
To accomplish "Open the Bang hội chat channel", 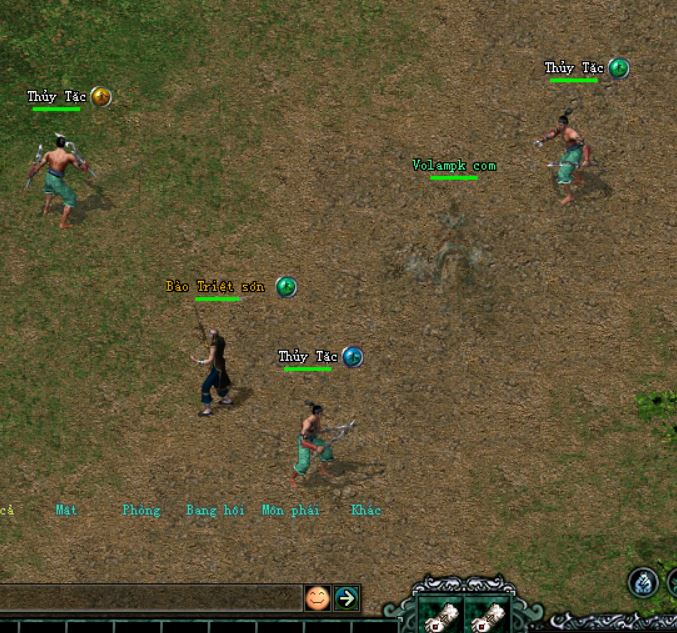I will click(x=215, y=510).
